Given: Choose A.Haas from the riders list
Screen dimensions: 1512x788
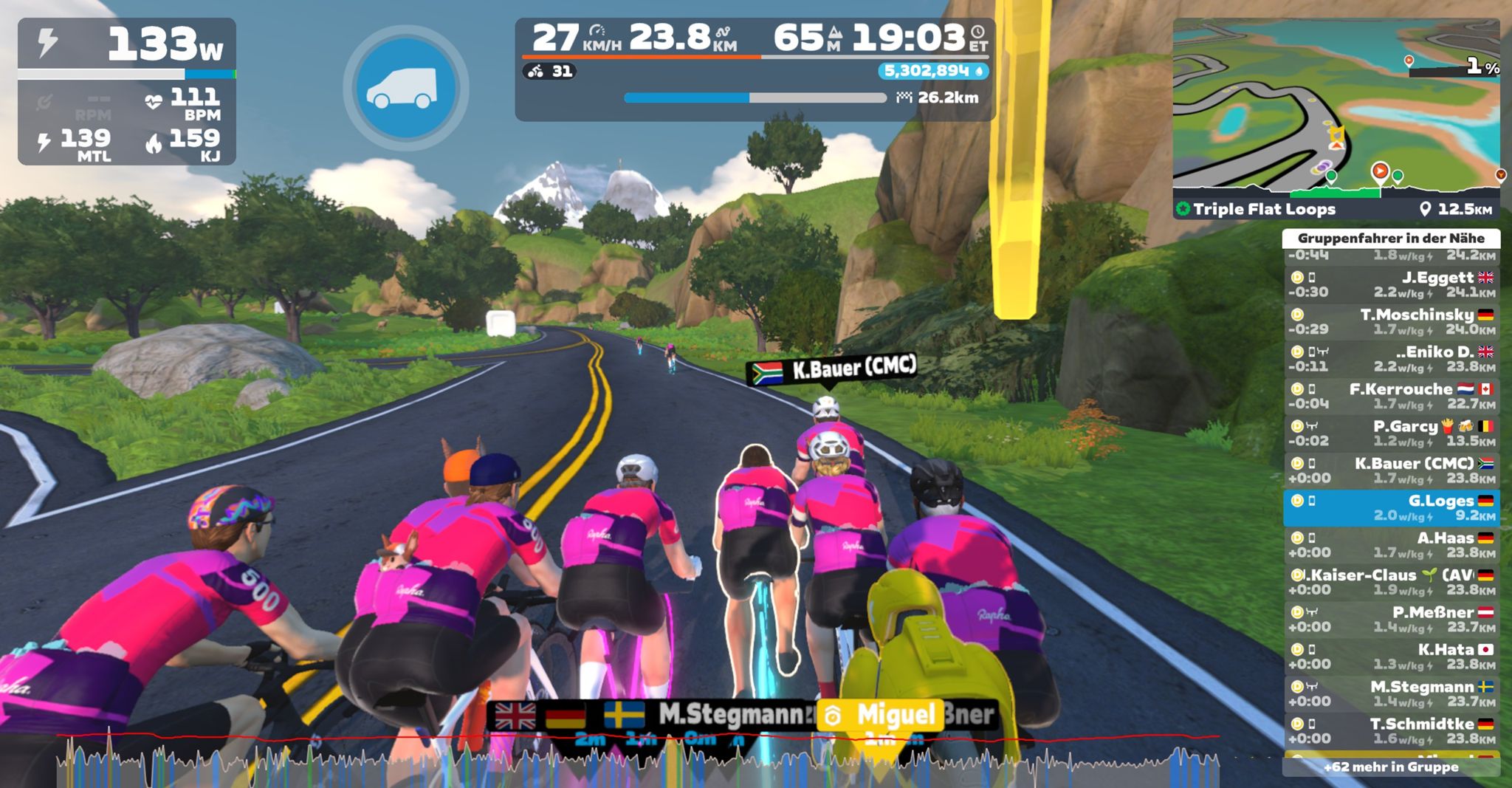Looking at the screenshot, I should click(1392, 545).
